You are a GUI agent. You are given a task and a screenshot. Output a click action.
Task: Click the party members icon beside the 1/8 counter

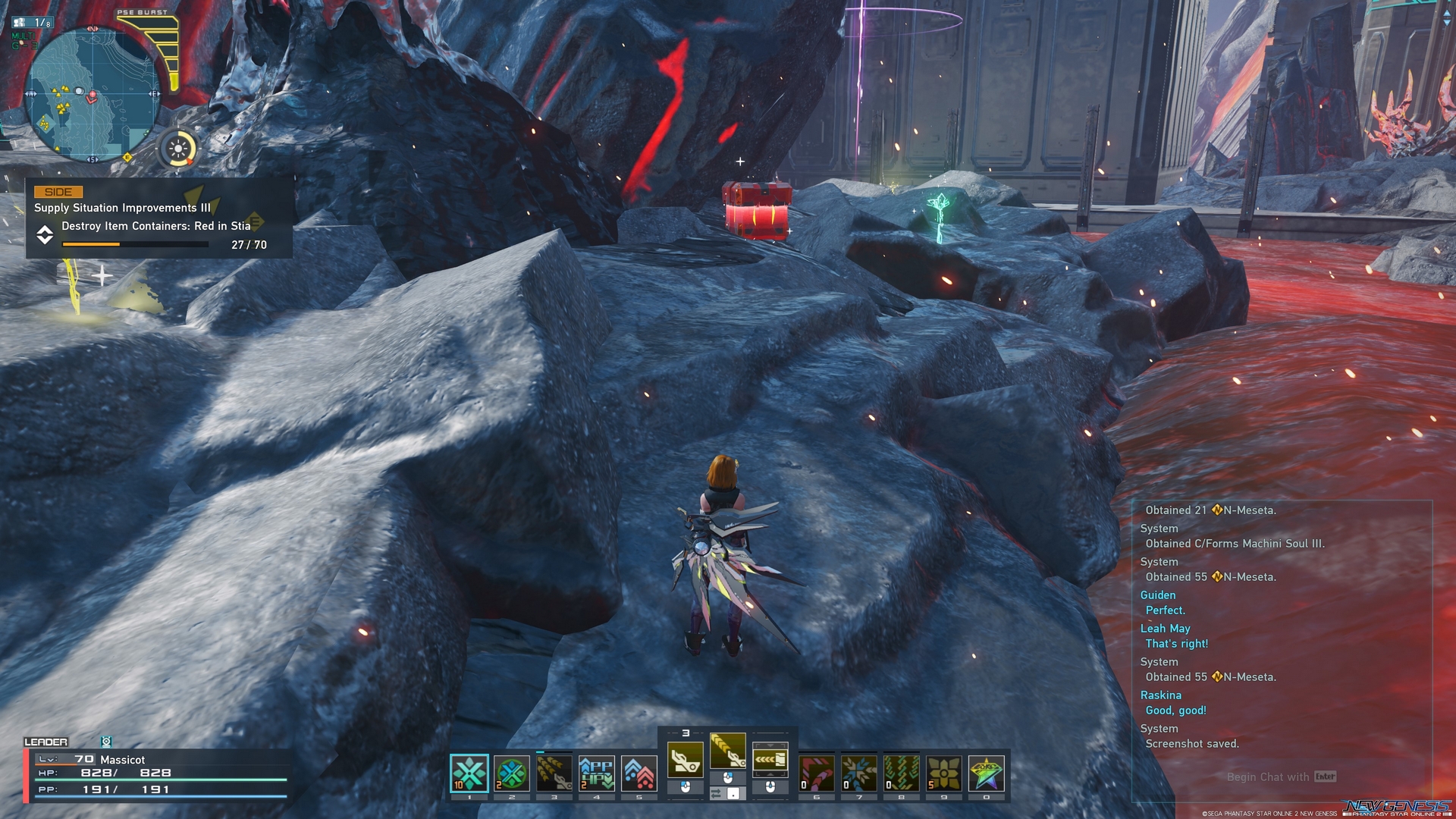point(19,22)
